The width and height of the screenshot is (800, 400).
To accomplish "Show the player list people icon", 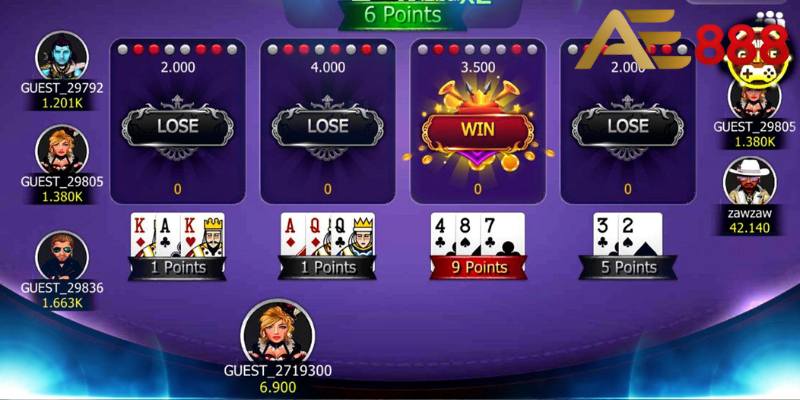I will pos(769,18).
